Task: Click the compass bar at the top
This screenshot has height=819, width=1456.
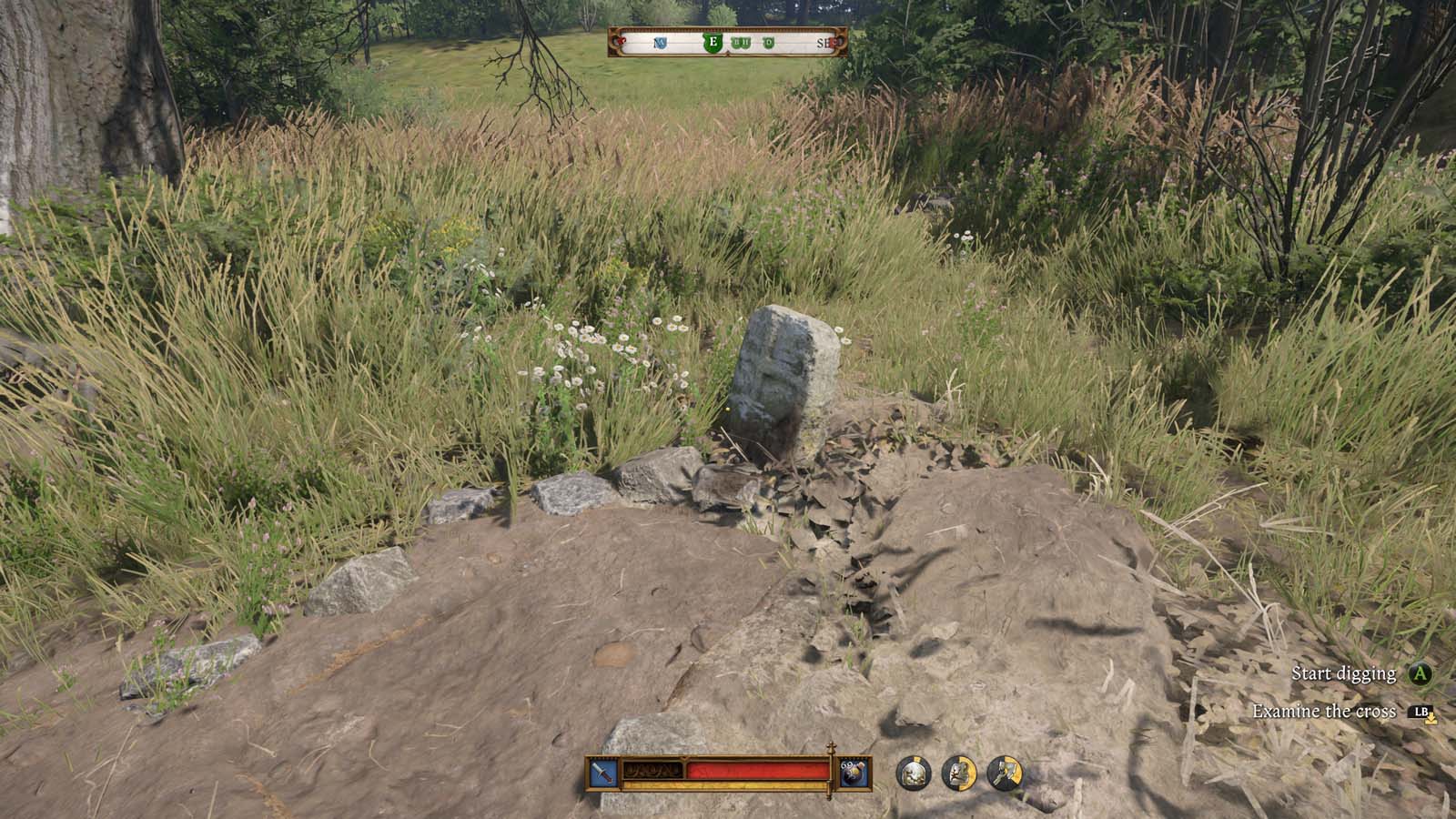Action: (x=728, y=42)
